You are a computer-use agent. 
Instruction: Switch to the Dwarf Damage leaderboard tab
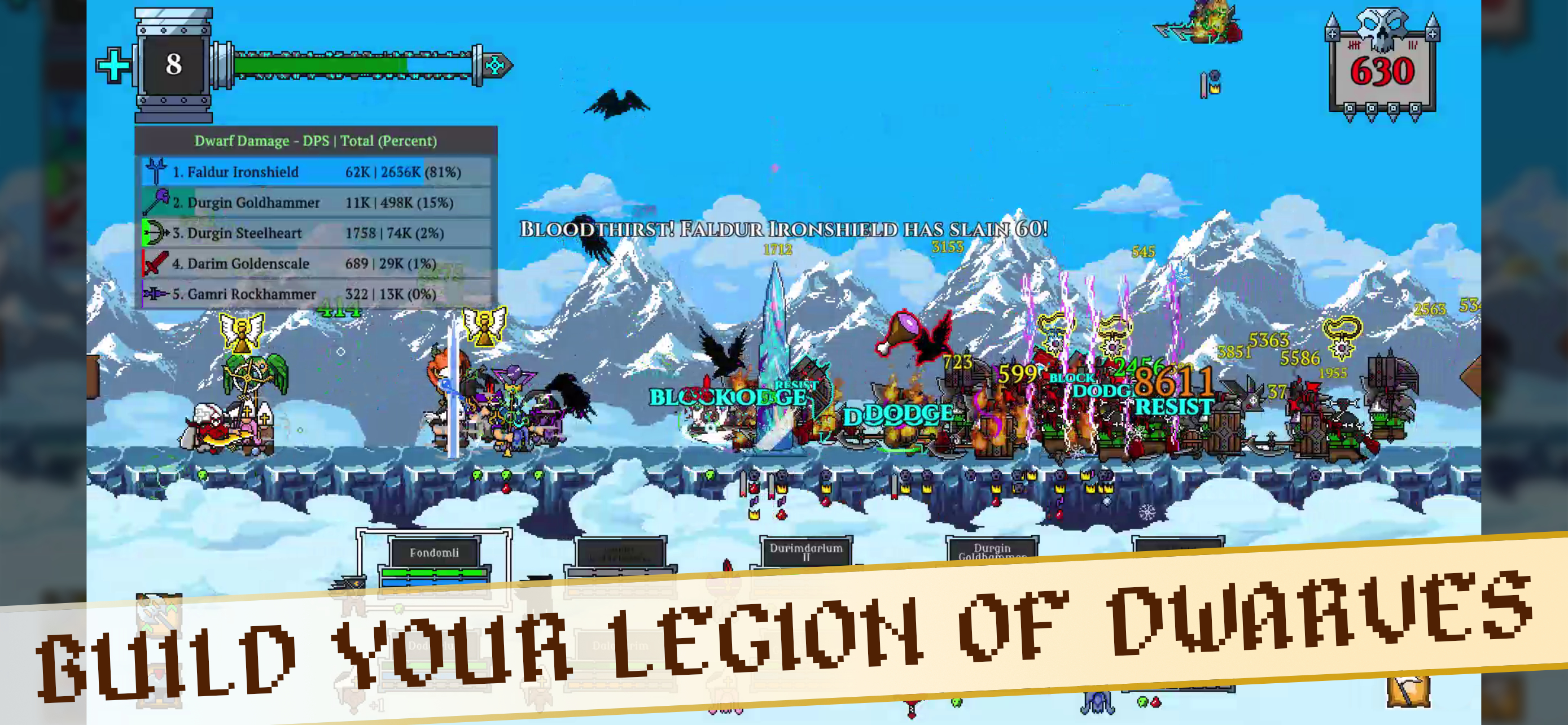click(316, 141)
